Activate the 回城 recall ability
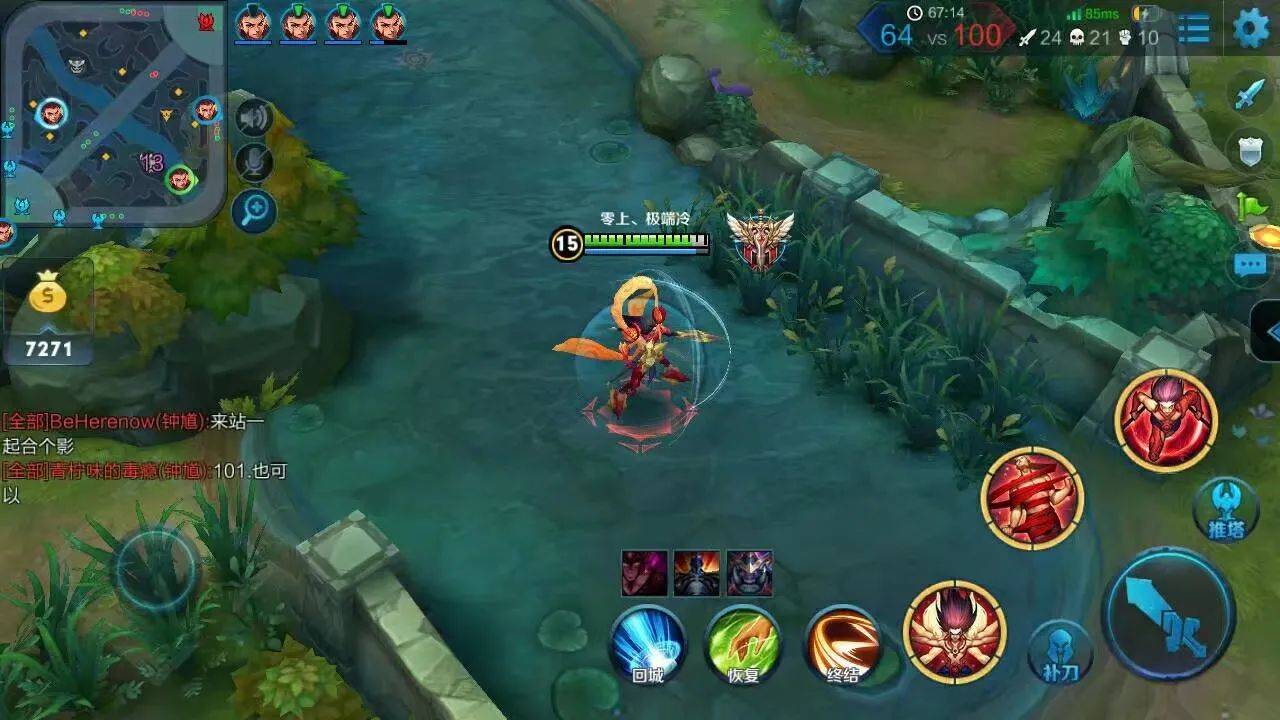 [648, 645]
